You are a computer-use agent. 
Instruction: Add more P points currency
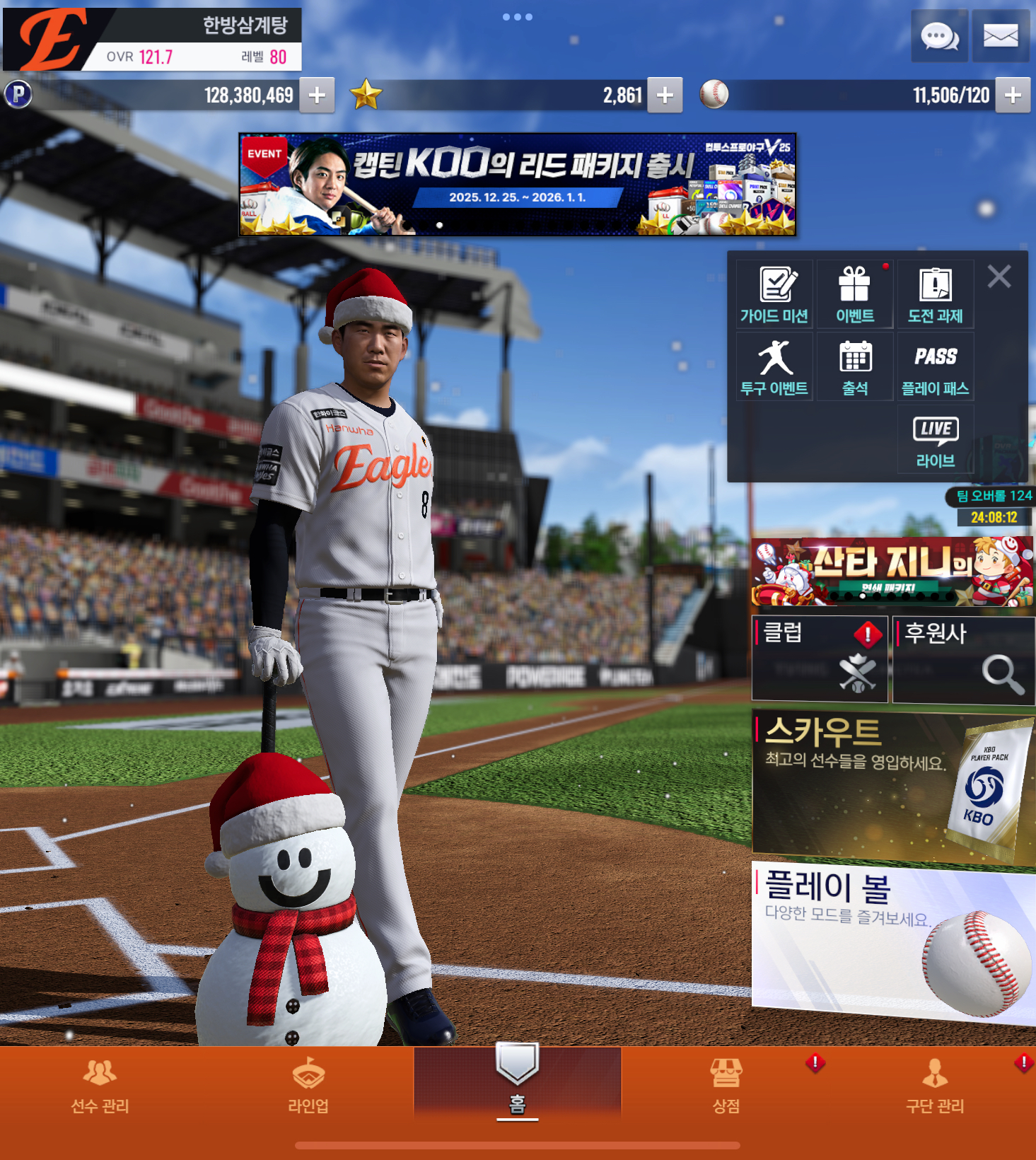(x=317, y=95)
